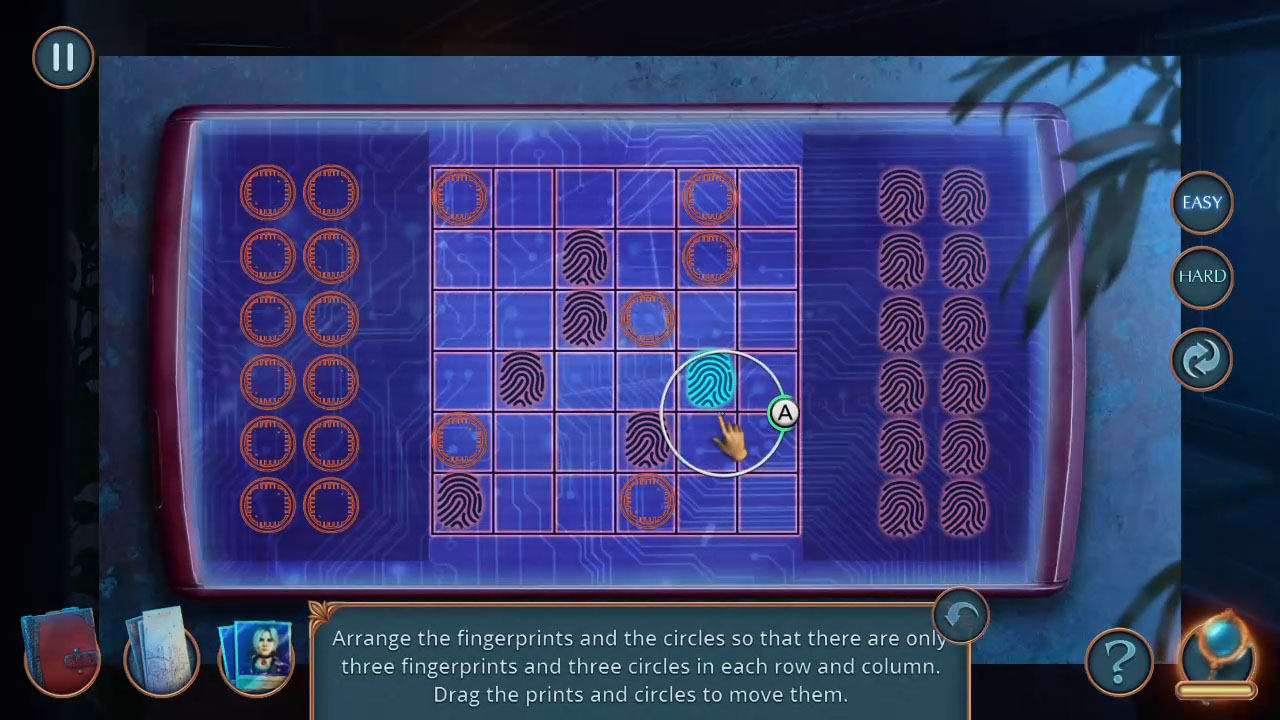Screen dimensions: 1280x720
Task: Select the fingerprint in the bottom-left grid cell
Action: (460, 503)
